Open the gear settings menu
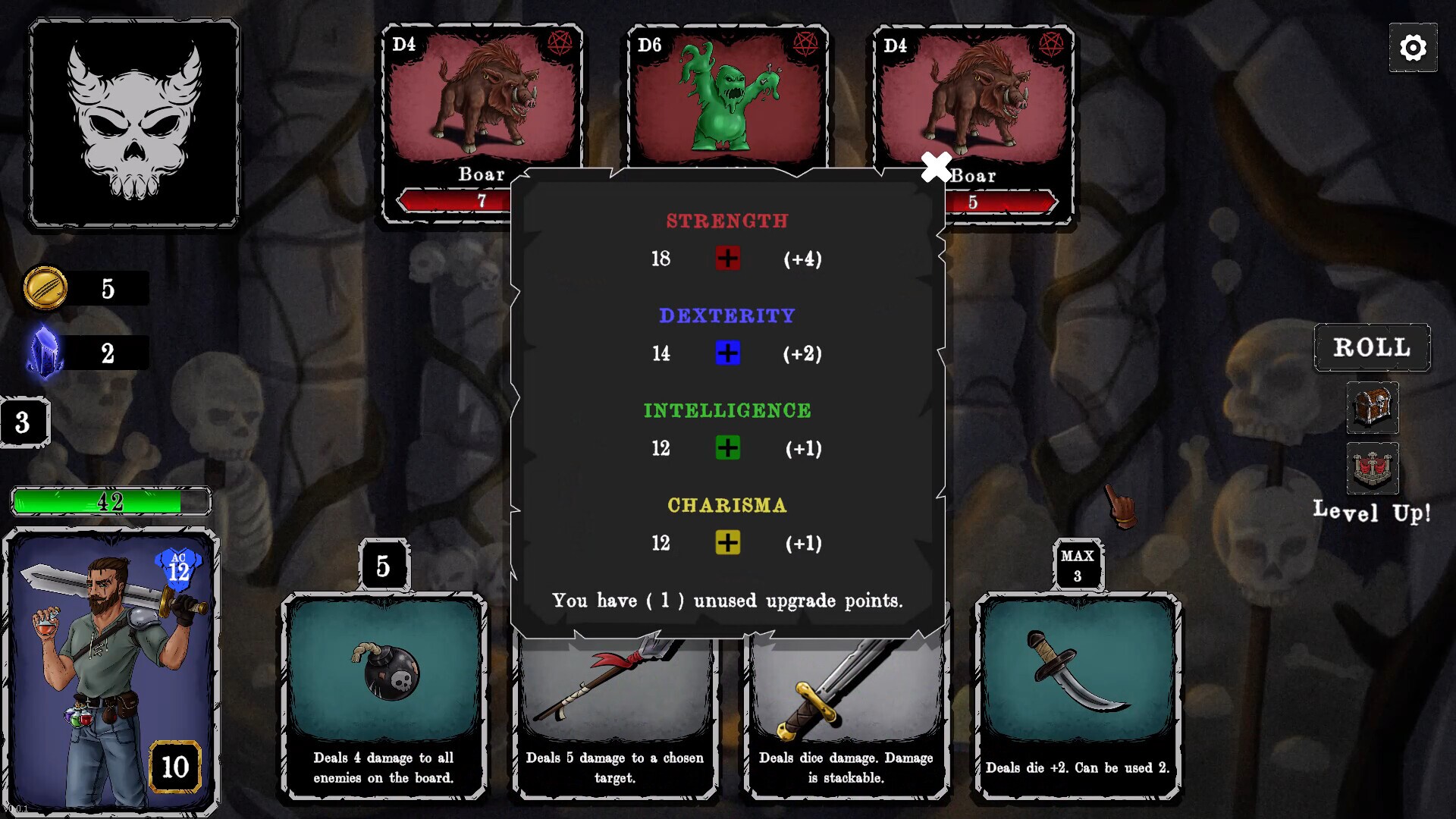 pos(1412,48)
